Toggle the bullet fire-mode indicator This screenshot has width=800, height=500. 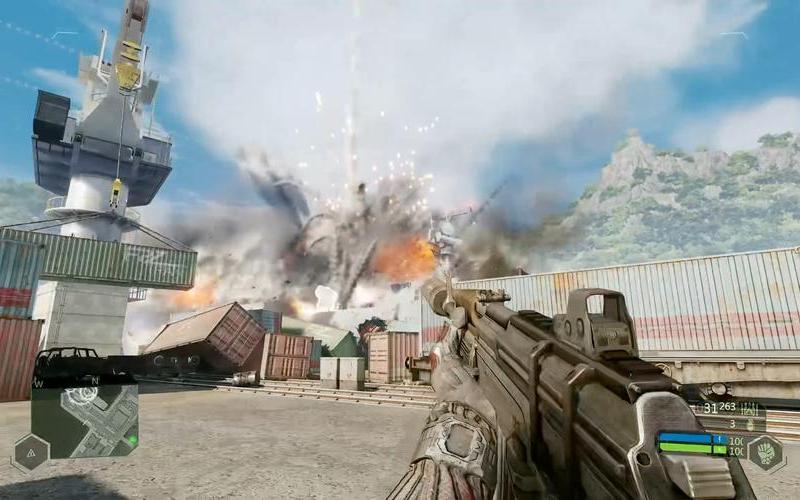coord(748,408)
